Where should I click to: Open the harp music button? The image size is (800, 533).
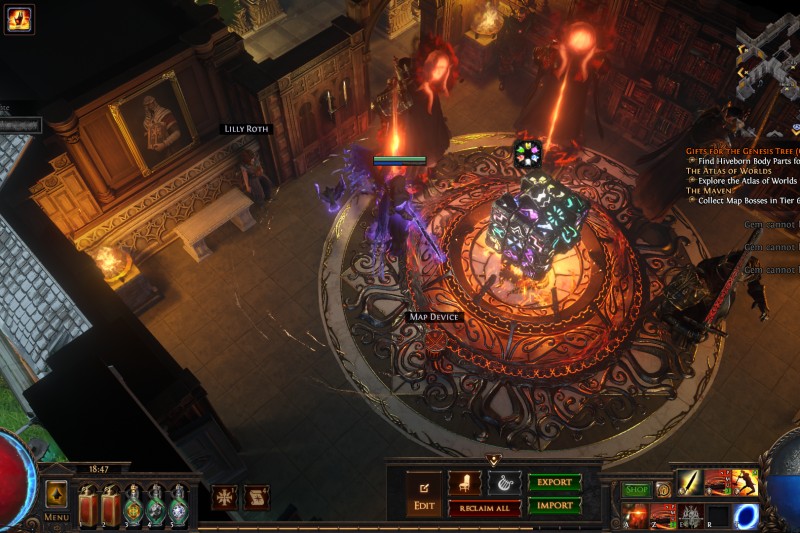[x=503, y=483]
